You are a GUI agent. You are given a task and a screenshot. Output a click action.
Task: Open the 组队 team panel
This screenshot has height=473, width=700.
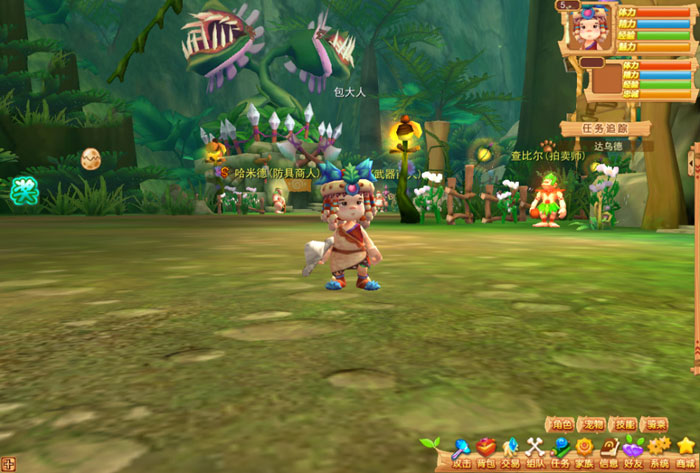point(535,452)
